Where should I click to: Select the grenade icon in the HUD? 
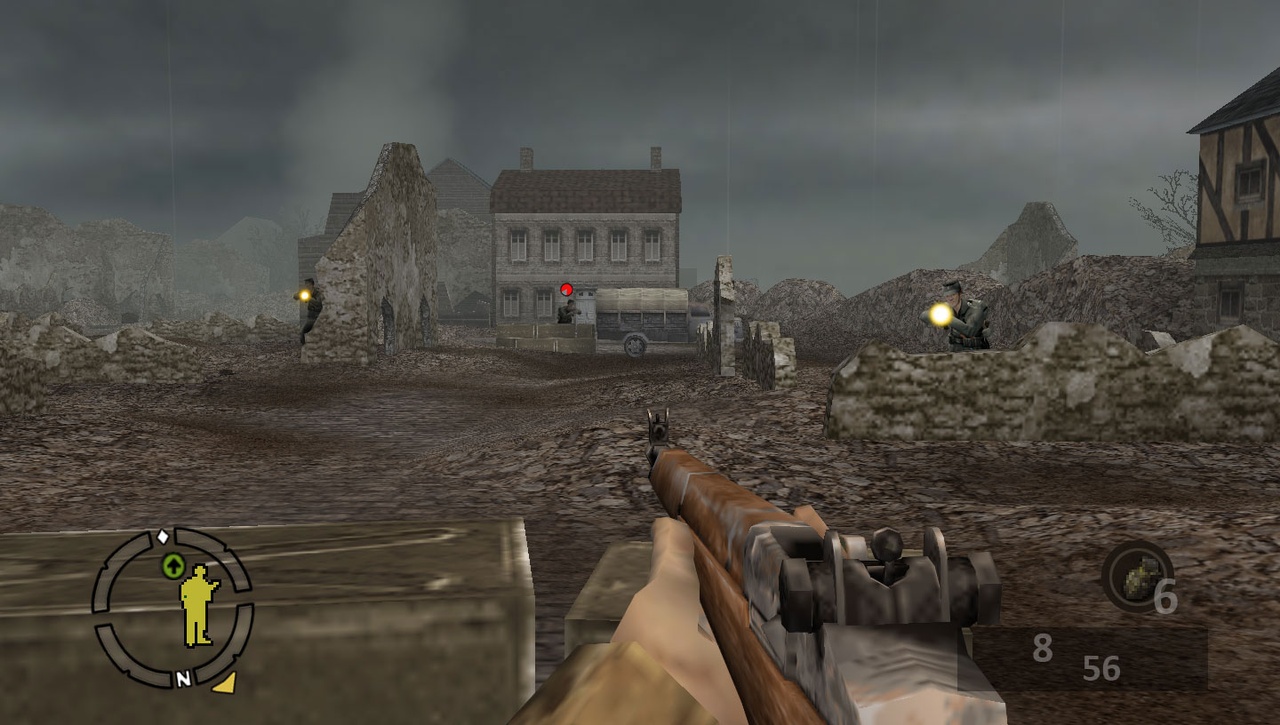coord(1140,578)
